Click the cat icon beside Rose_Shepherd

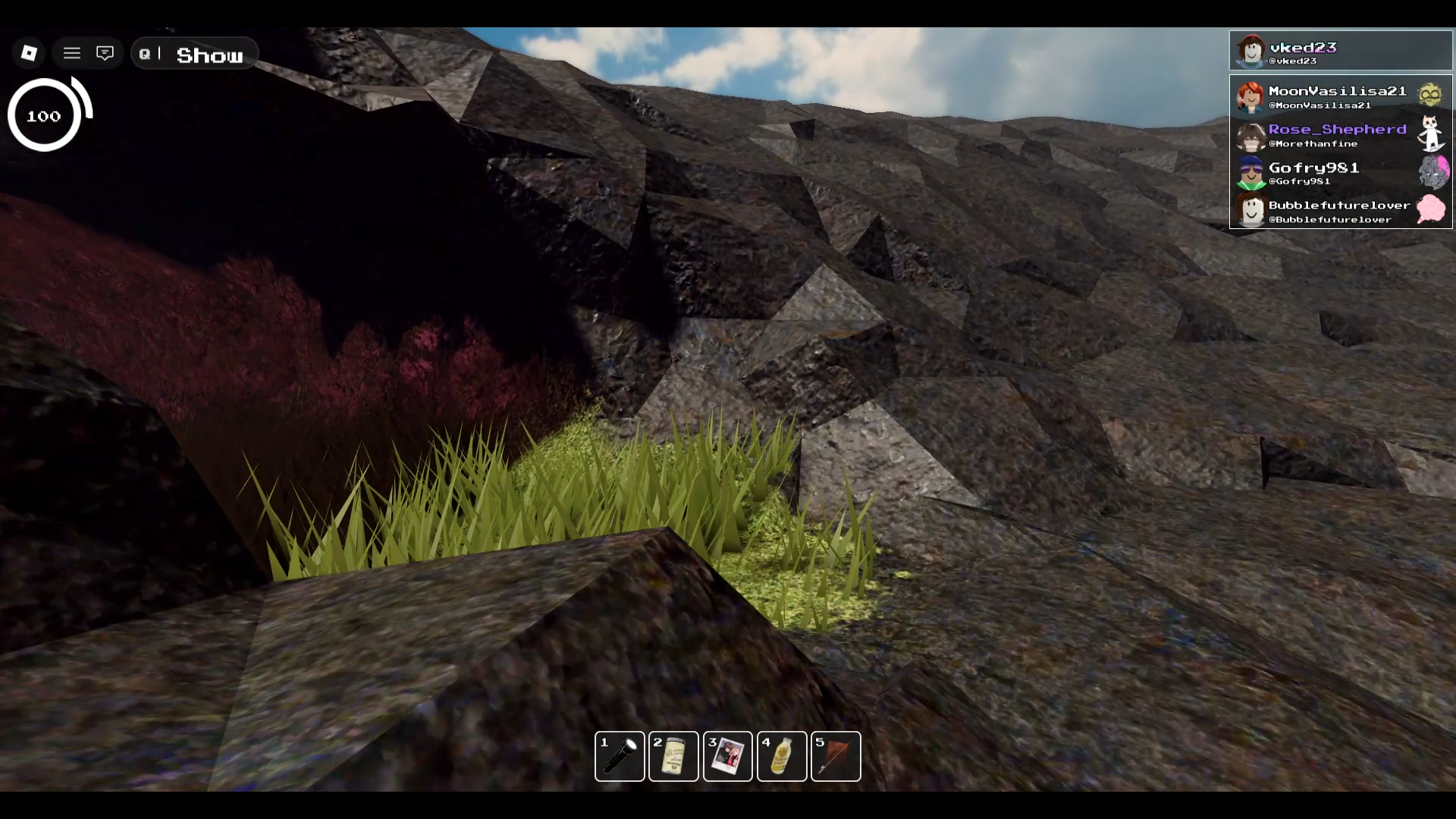click(x=1432, y=135)
